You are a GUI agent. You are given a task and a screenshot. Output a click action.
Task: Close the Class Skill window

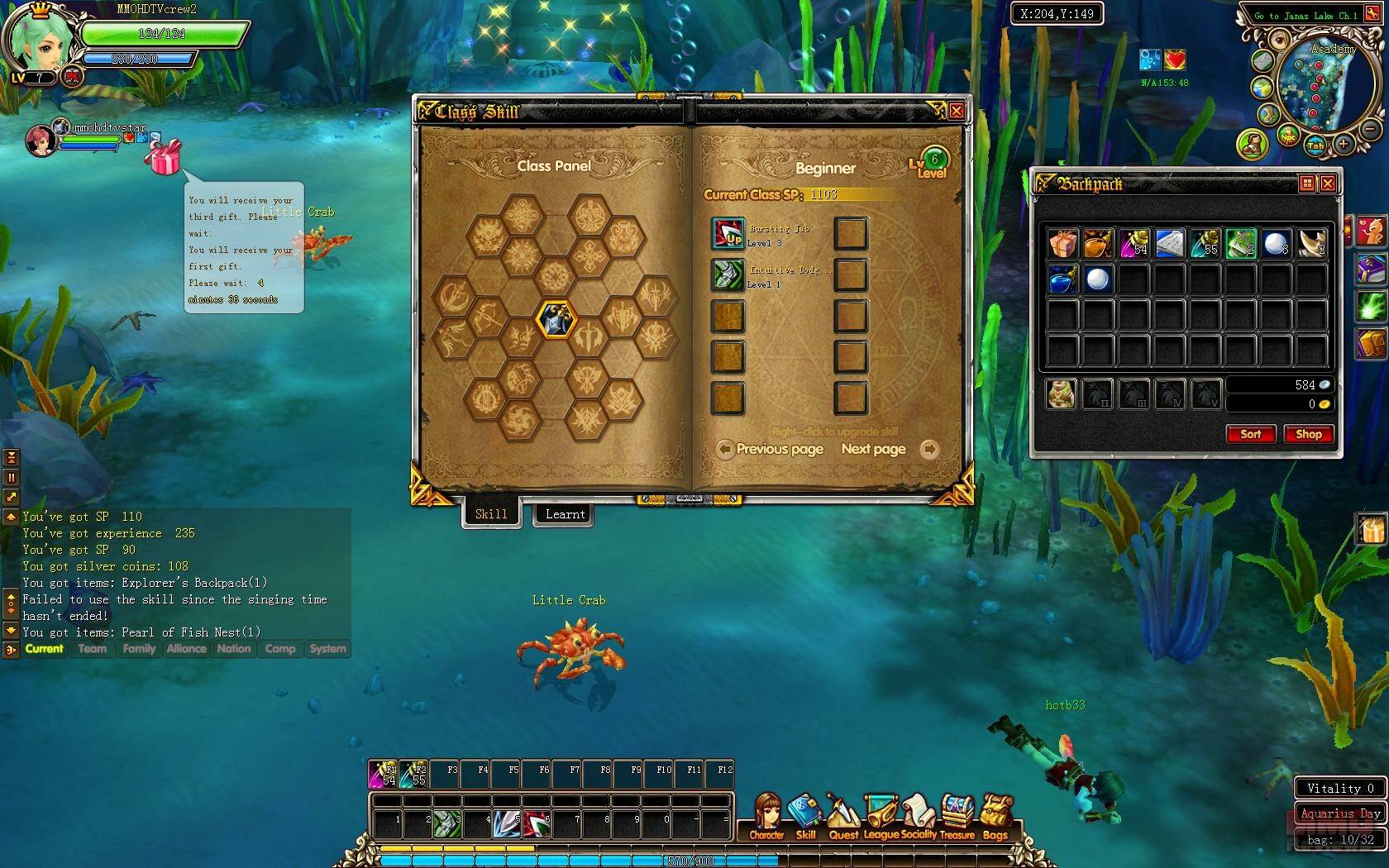point(956,111)
